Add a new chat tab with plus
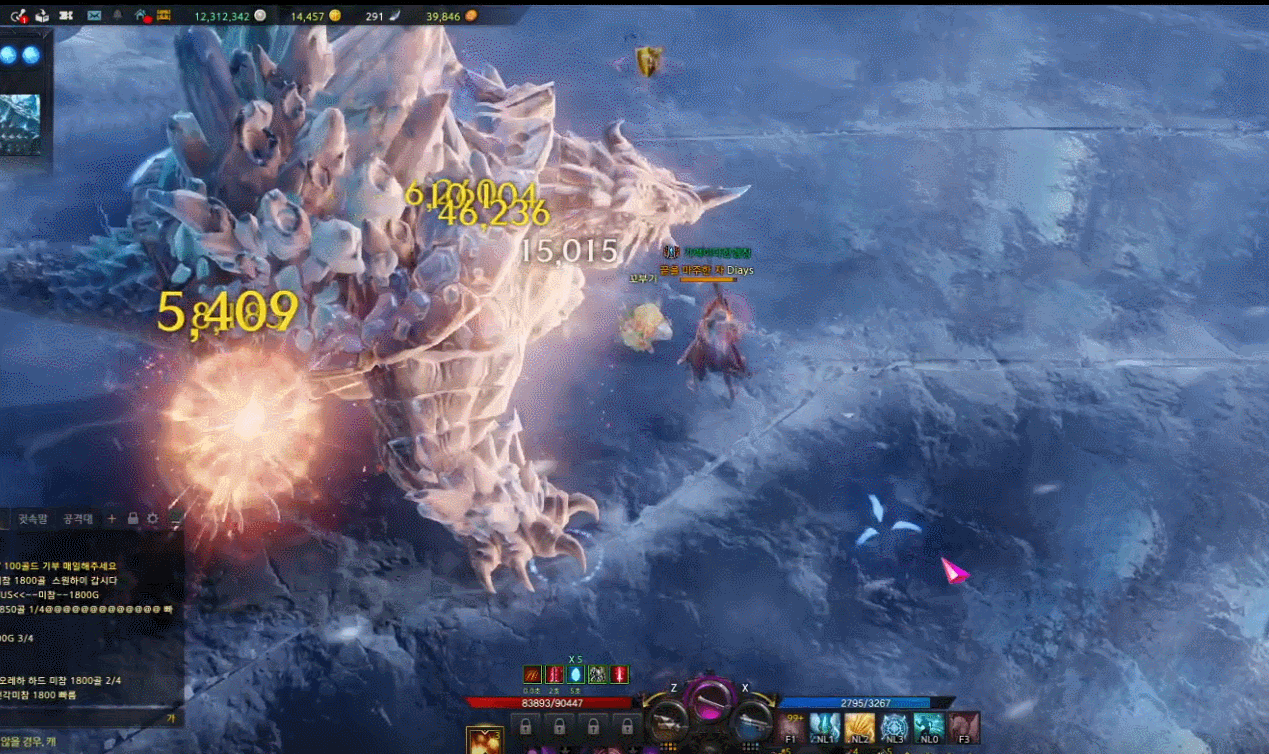Image resolution: width=1269 pixels, height=754 pixels. point(112,519)
